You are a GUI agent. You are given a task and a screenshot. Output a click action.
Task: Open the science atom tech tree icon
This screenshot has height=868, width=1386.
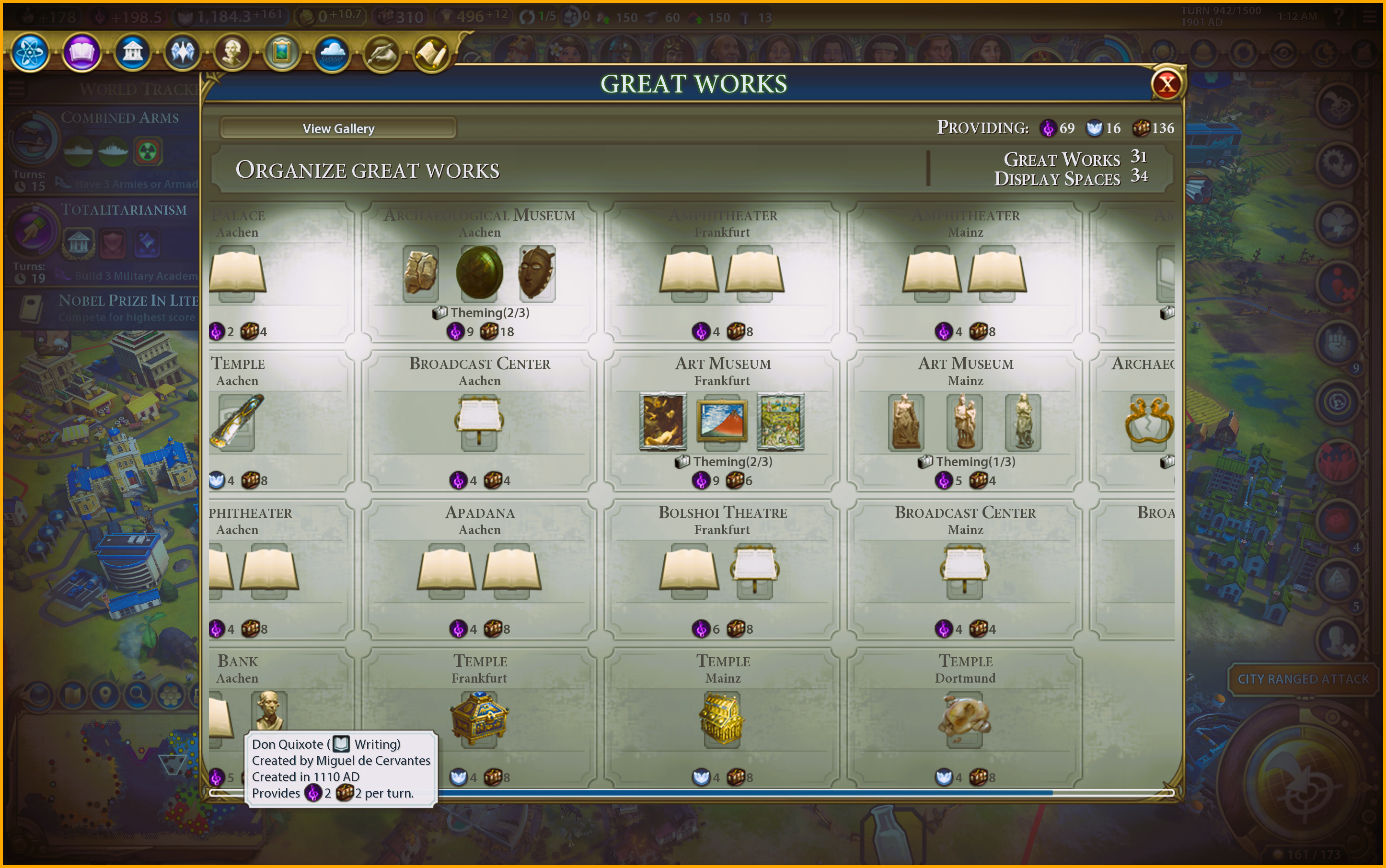(x=30, y=53)
